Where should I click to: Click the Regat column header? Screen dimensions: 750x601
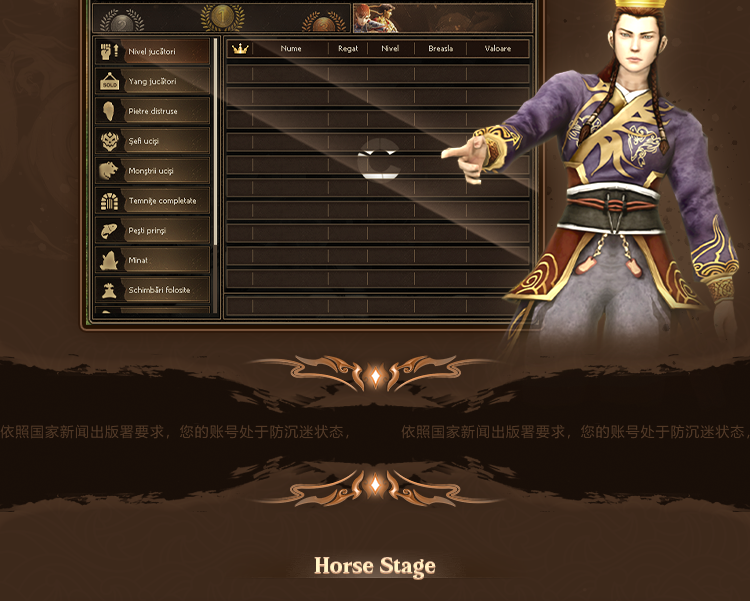tap(348, 49)
